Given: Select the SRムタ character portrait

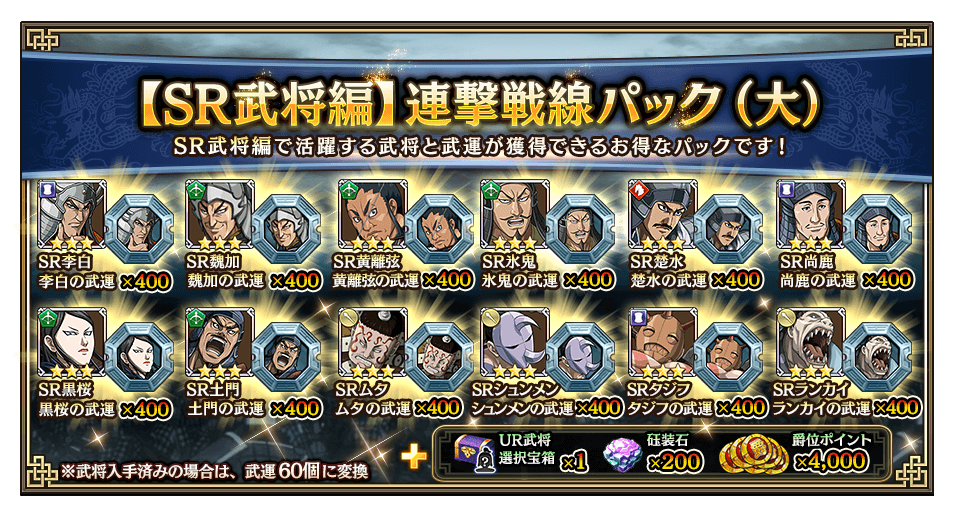Looking at the screenshot, I should pos(367,344).
